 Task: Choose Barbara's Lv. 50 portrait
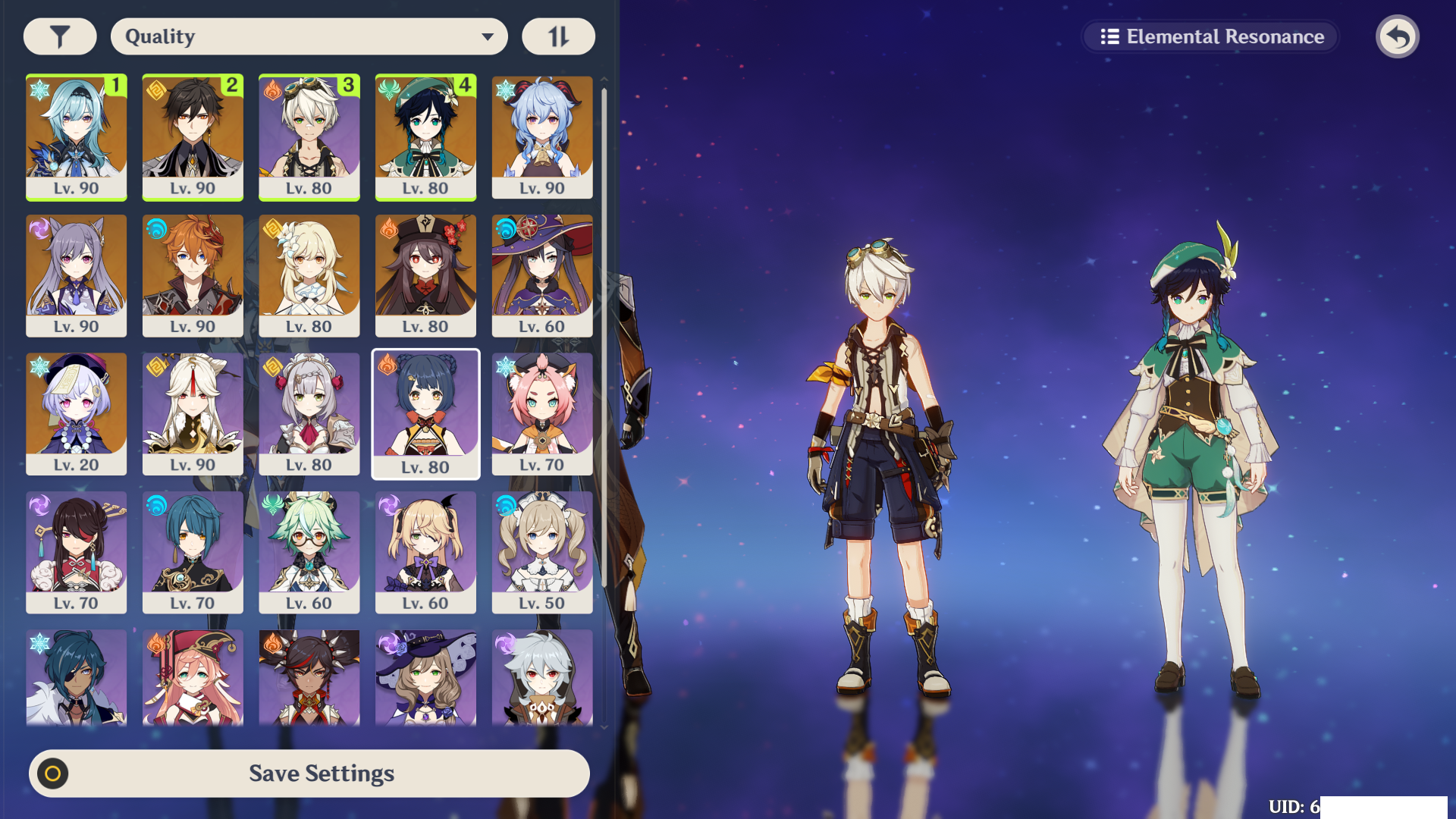pos(542,552)
